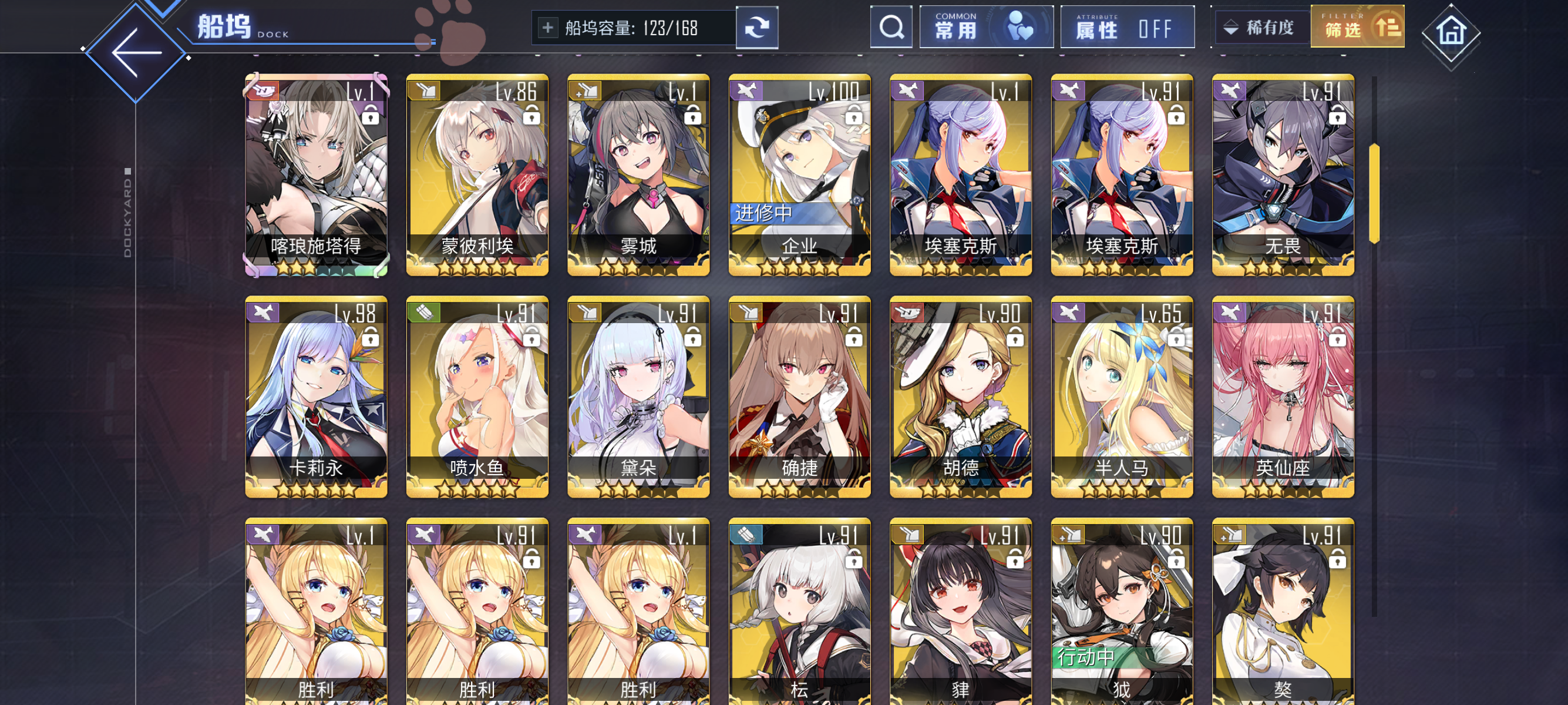Click the refresh dock icon

pos(757,28)
